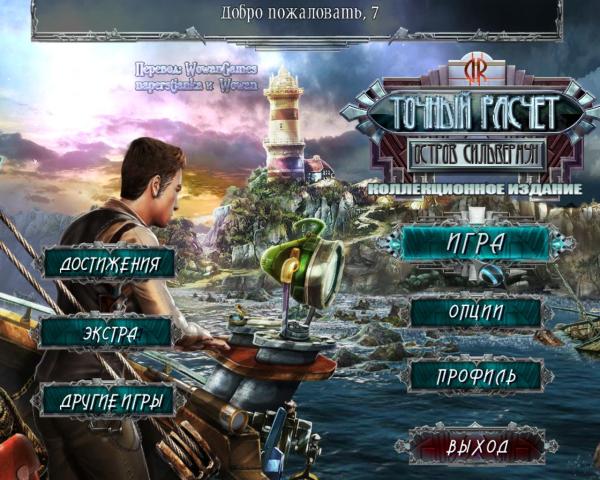Viewport: 600px width, 480px height.
Task: Open the ОПЦИИ options menu
Action: [476, 313]
